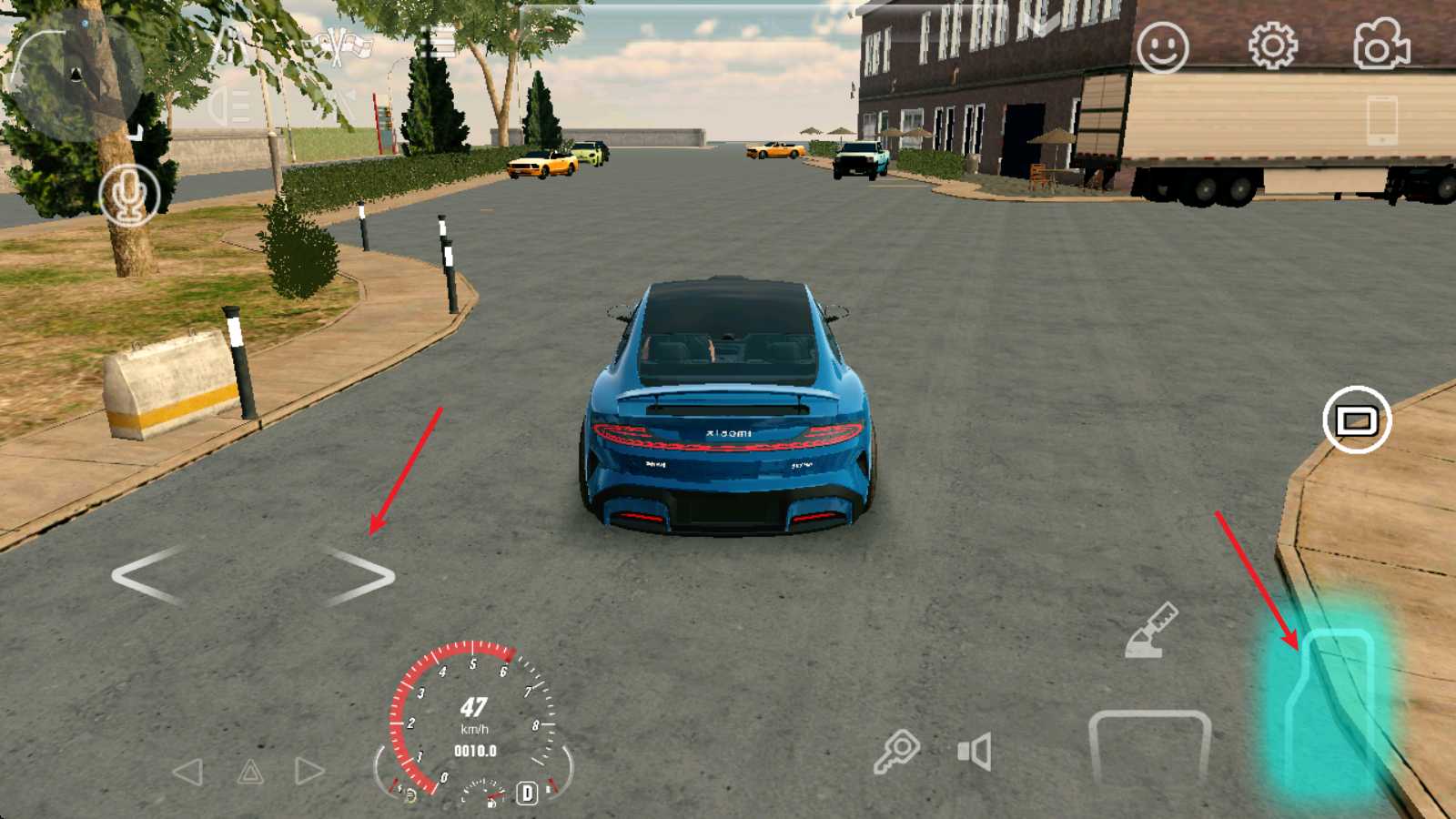Screen dimensions: 1456x819
Task: Open the settings gear
Action: [x=1272, y=45]
